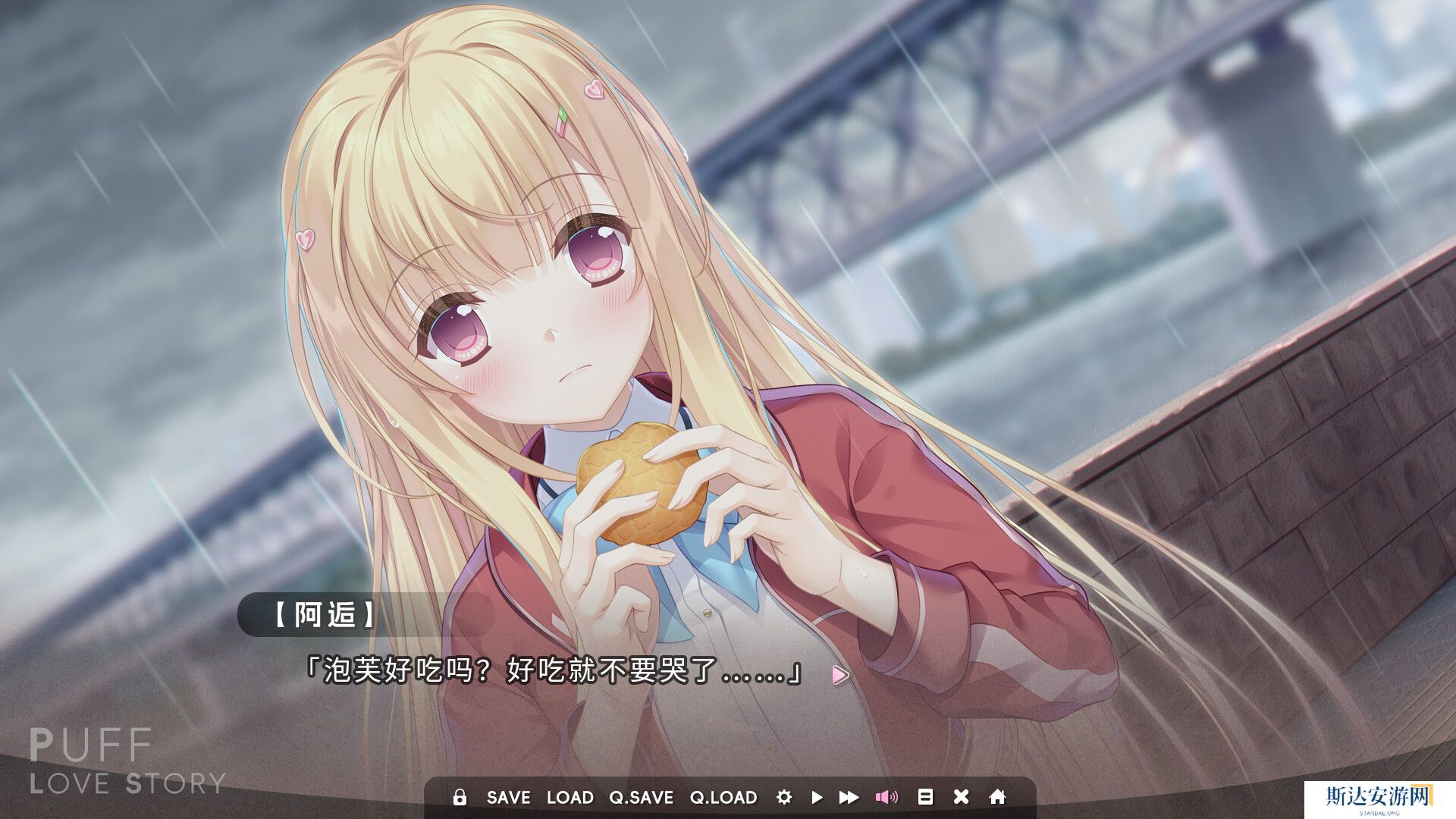This screenshot has width=1456, height=819.
Task: Advance dialogue with the pink arrow
Action: 839,674
